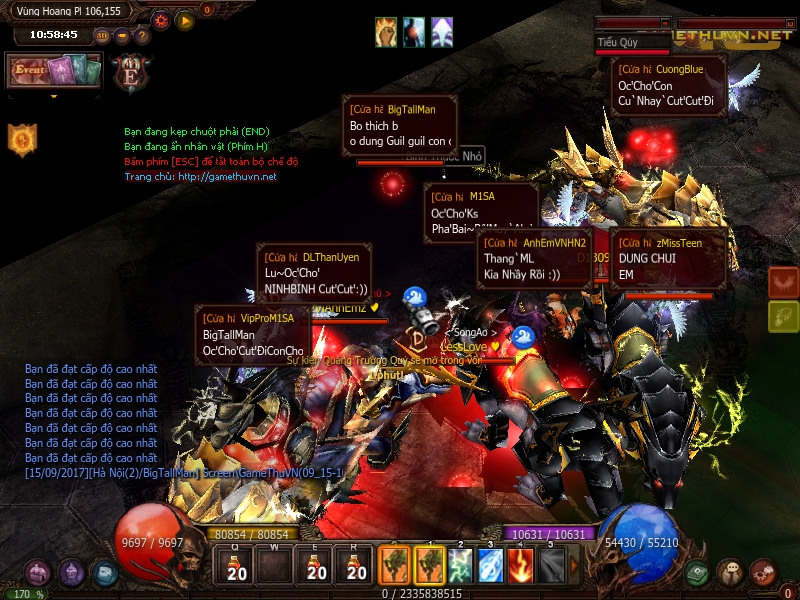
Task: Activate the red flame skill
Action: pos(521,567)
